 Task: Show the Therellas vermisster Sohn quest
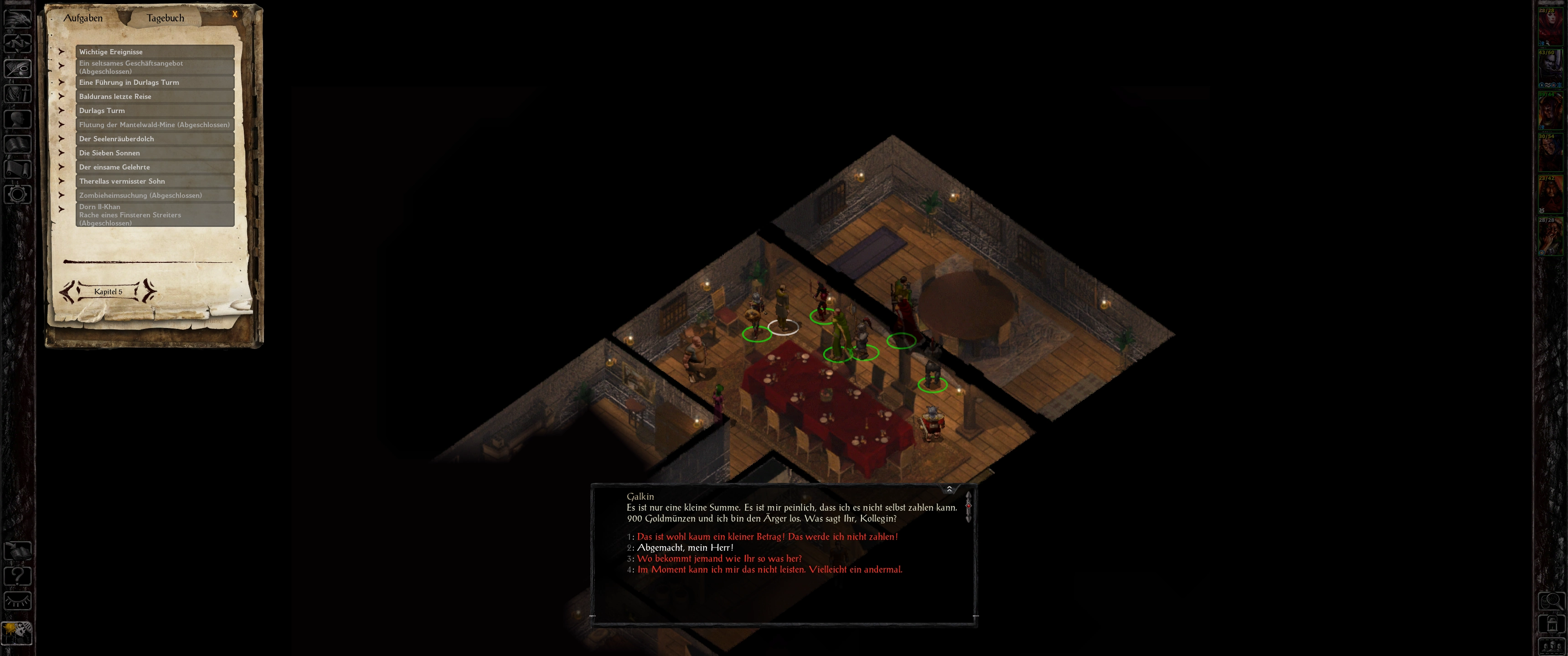pyautogui.click(x=155, y=181)
